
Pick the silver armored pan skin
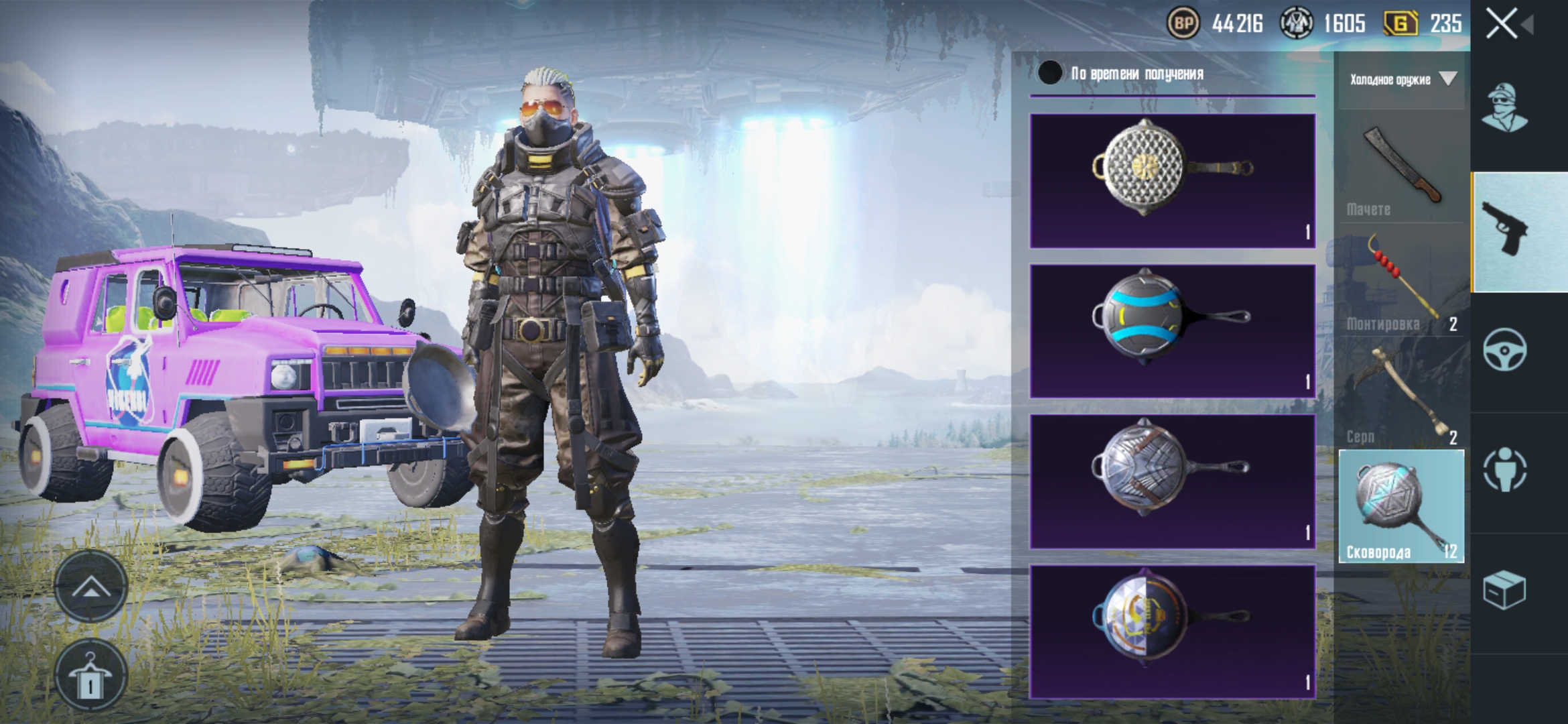(1172, 481)
